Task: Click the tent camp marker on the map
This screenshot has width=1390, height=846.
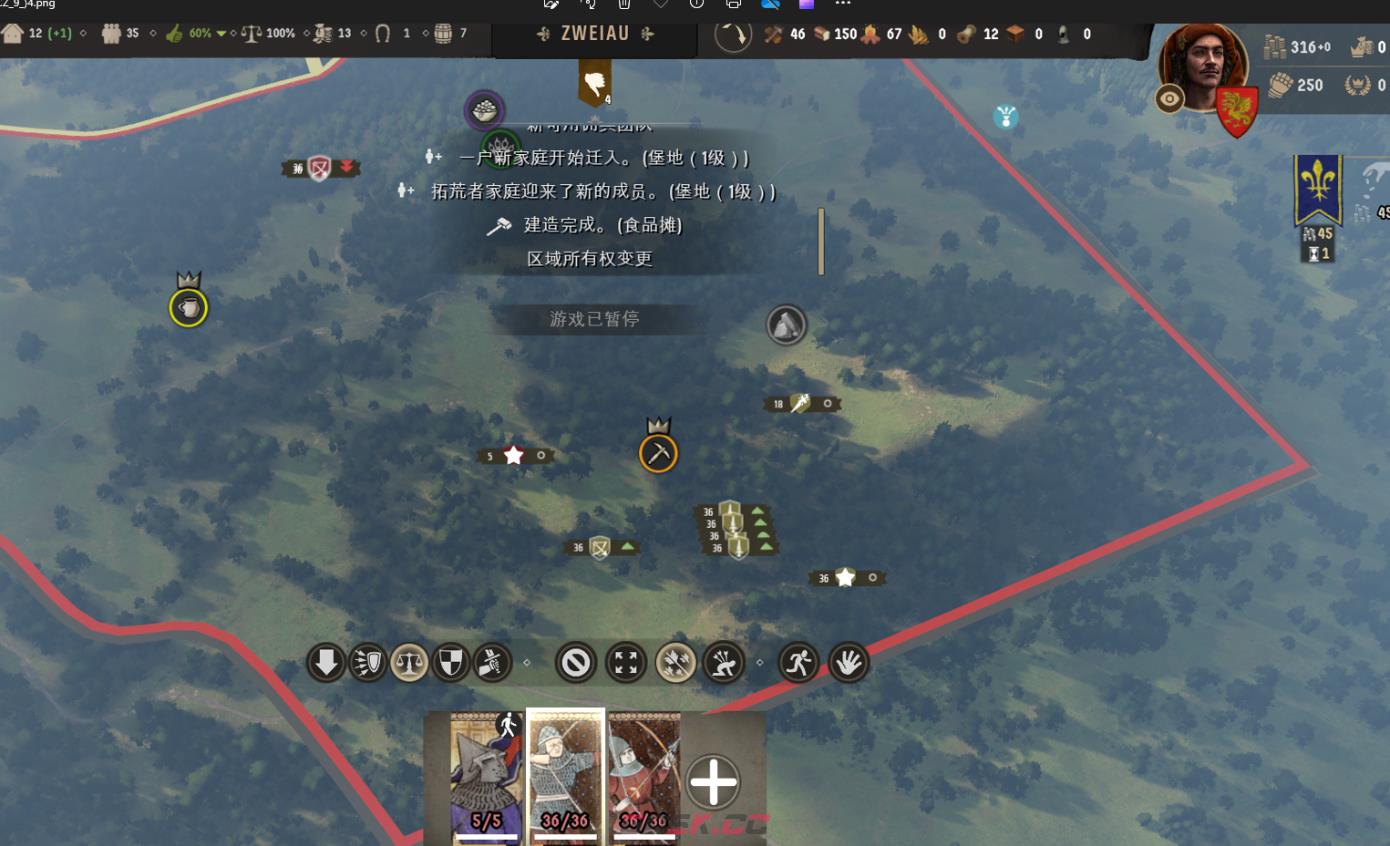Action: click(786, 324)
